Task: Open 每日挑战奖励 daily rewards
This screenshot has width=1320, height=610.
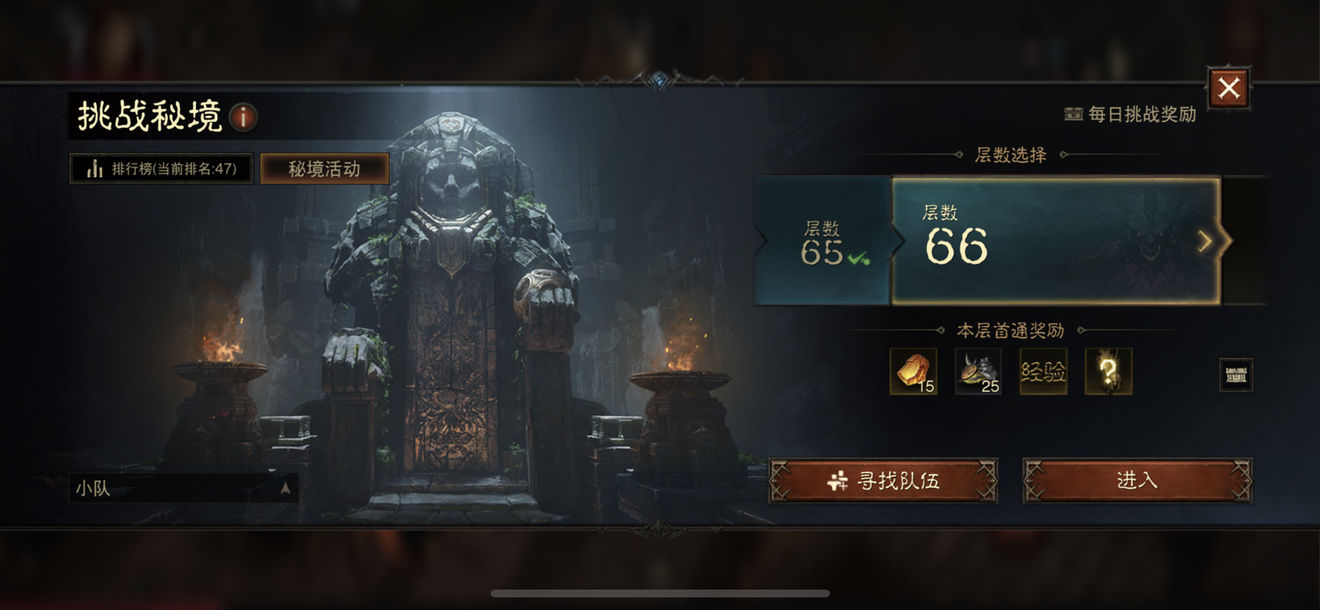Action: coord(1130,114)
